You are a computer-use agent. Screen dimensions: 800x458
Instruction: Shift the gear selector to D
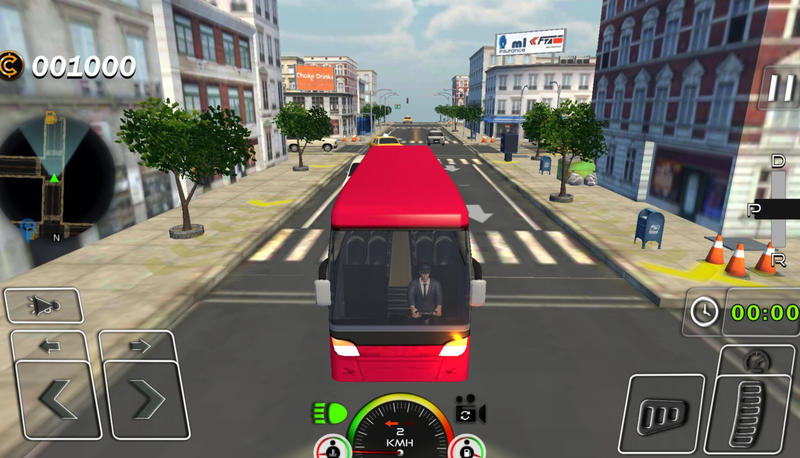pos(778,162)
